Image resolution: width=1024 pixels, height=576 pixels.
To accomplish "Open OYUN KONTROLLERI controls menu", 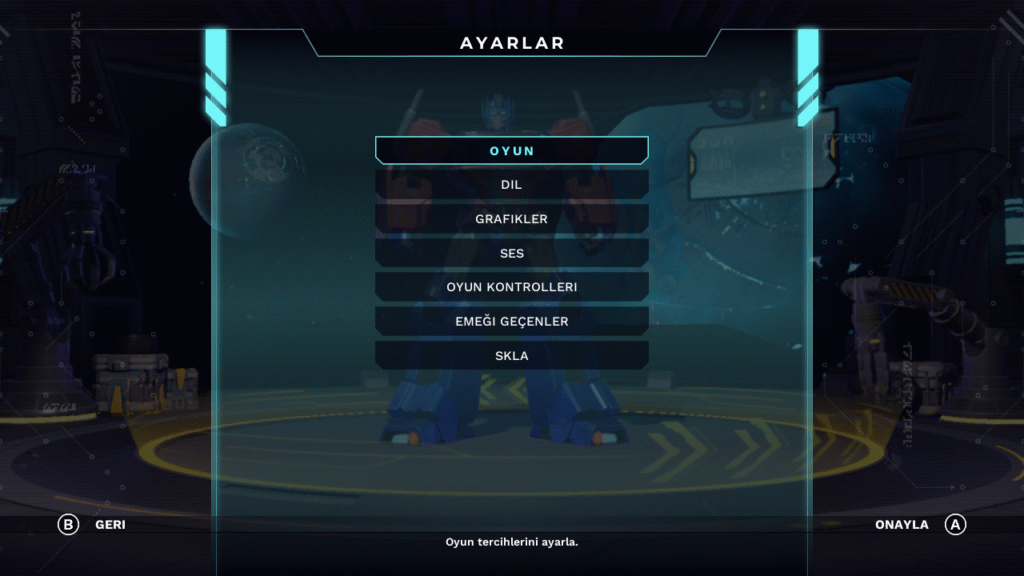I will (512, 287).
